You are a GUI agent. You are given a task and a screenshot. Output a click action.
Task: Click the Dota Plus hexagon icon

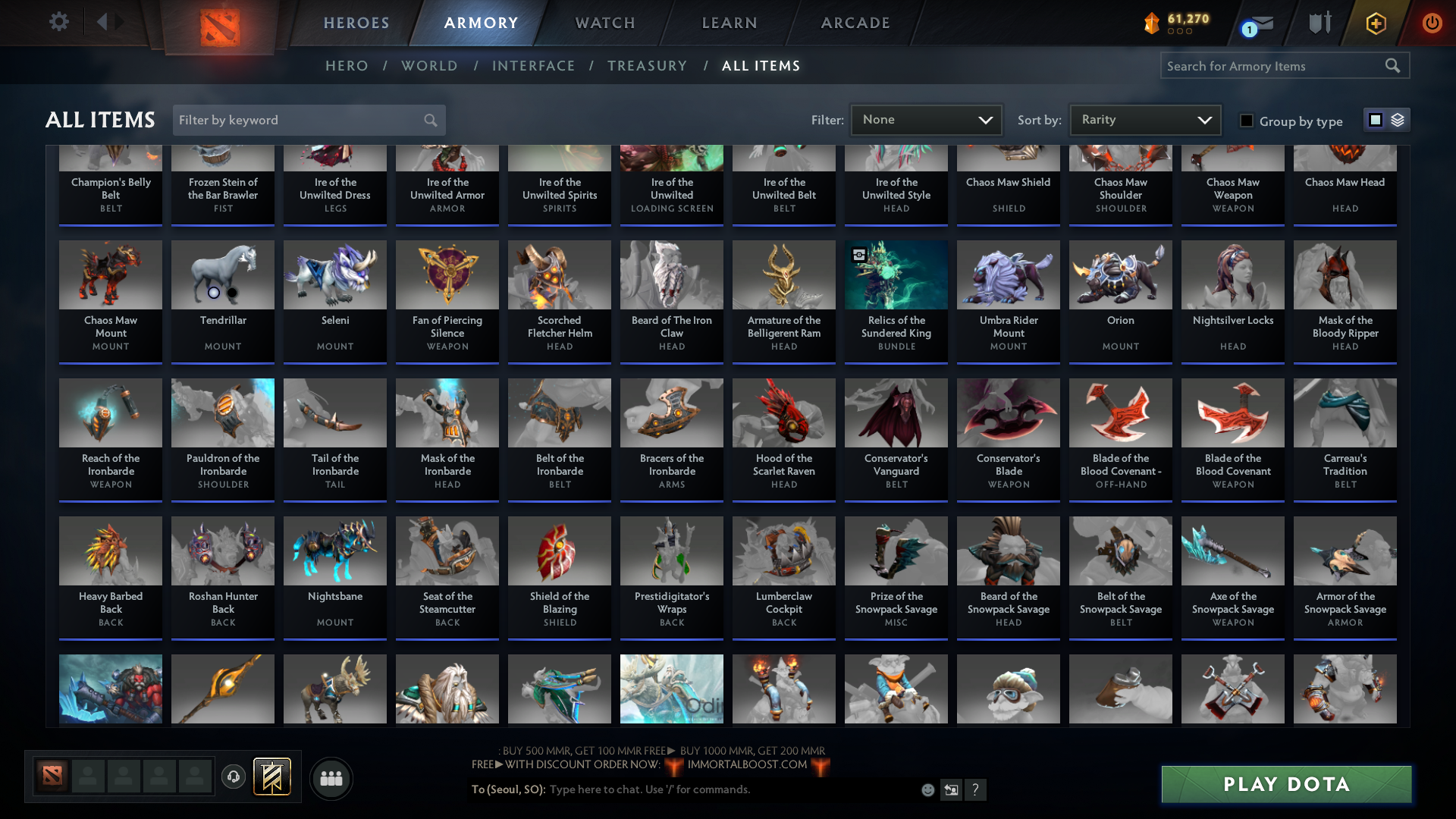(x=1375, y=23)
